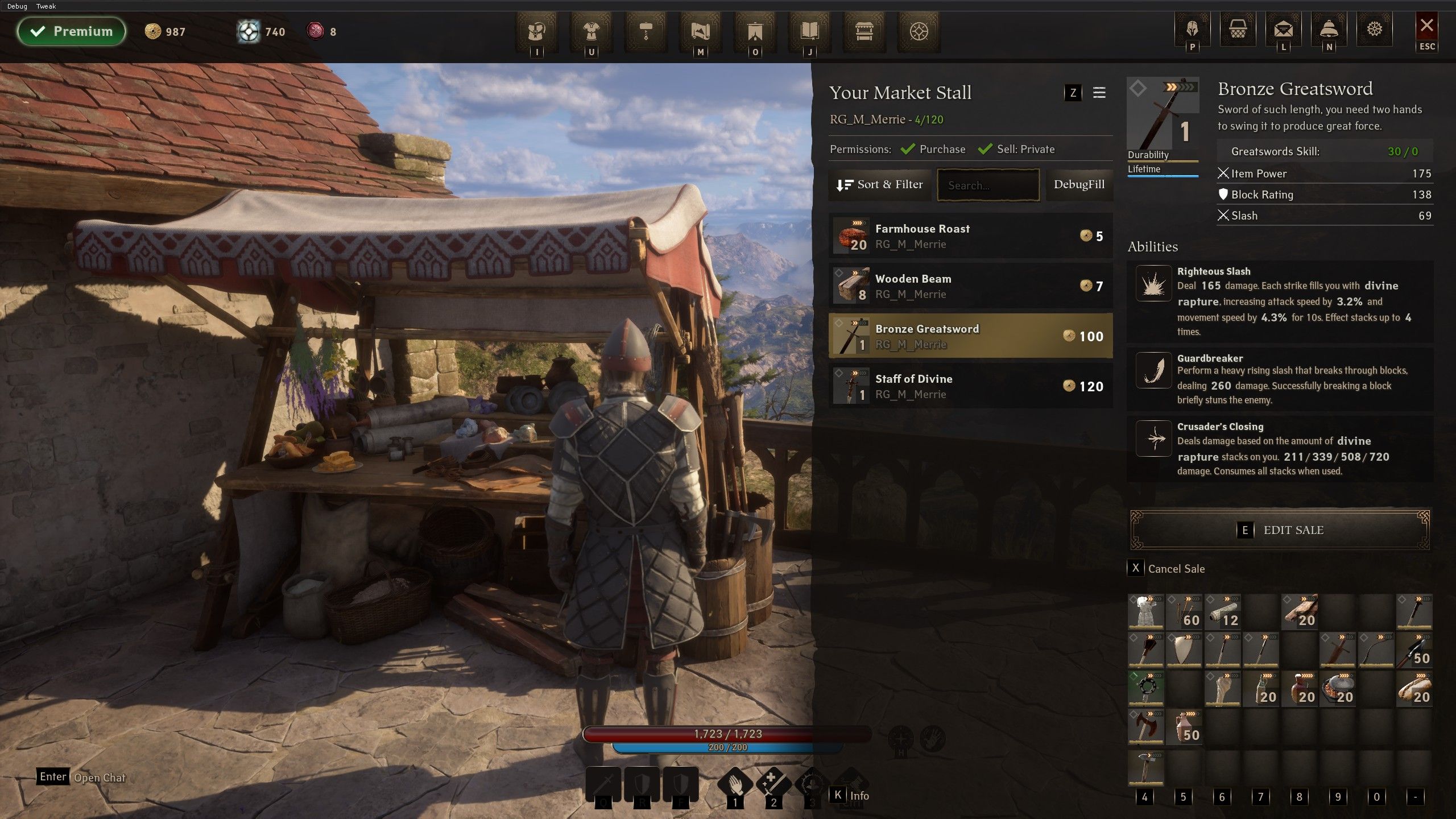
Task: Close the menu with the ESC X button
Action: [x=1426, y=27]
